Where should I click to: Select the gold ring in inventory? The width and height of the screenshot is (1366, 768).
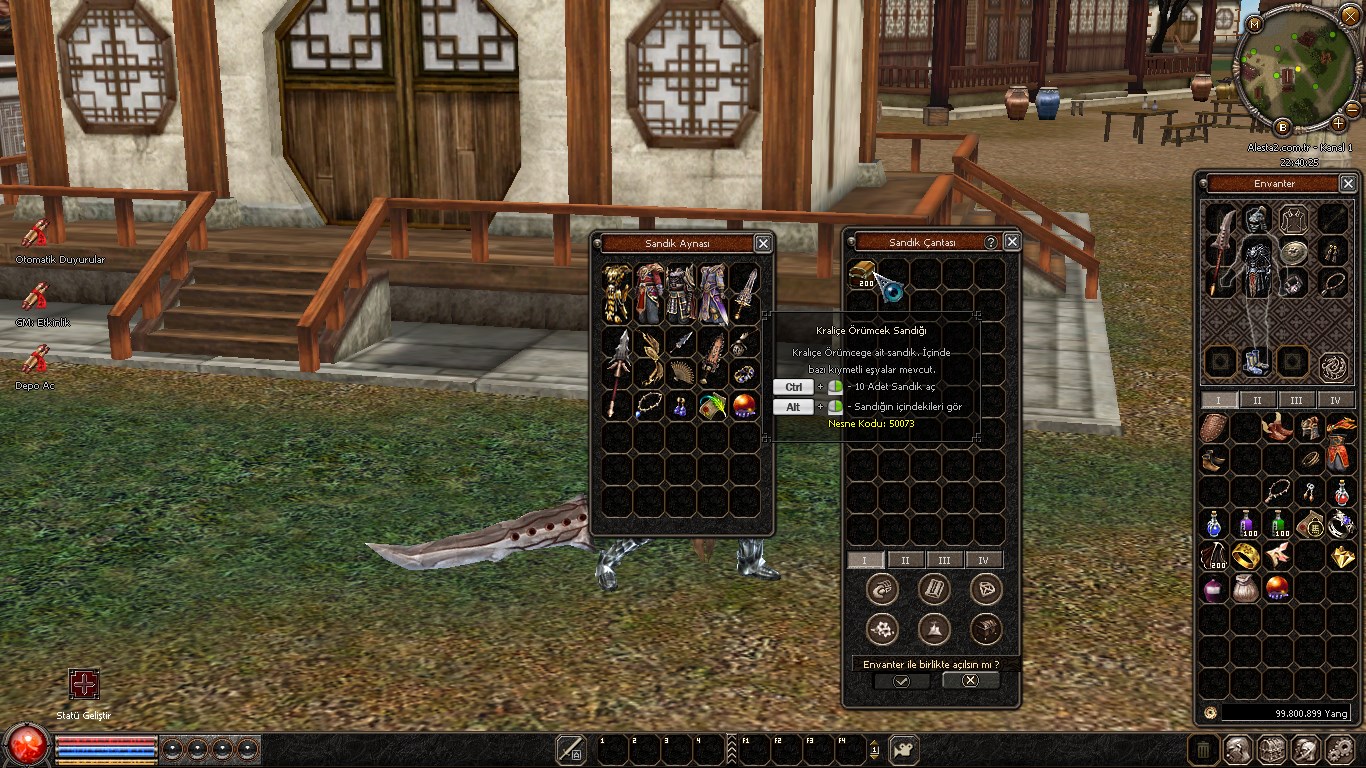tap(1246, 556)
